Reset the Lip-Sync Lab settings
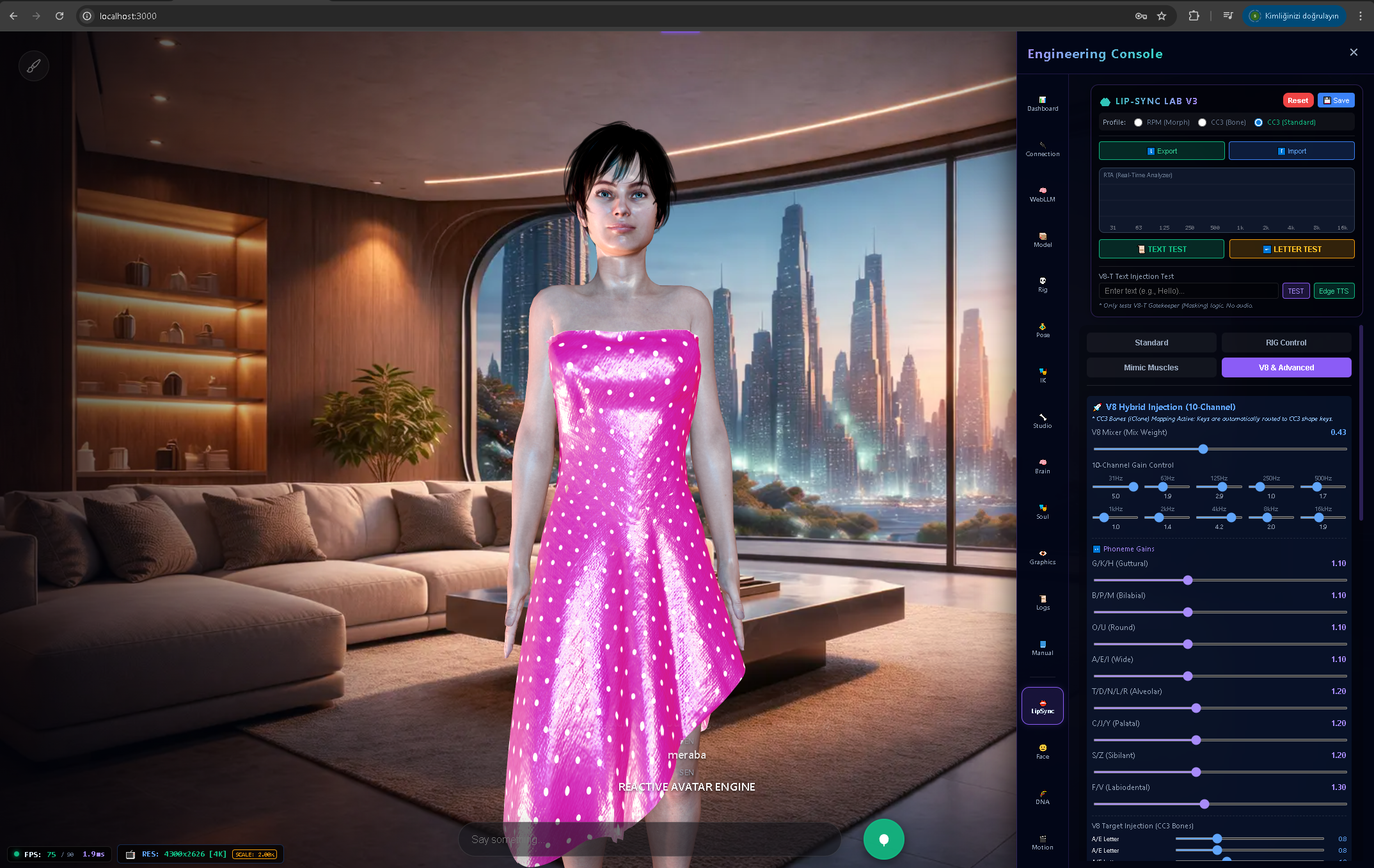 1298,100
